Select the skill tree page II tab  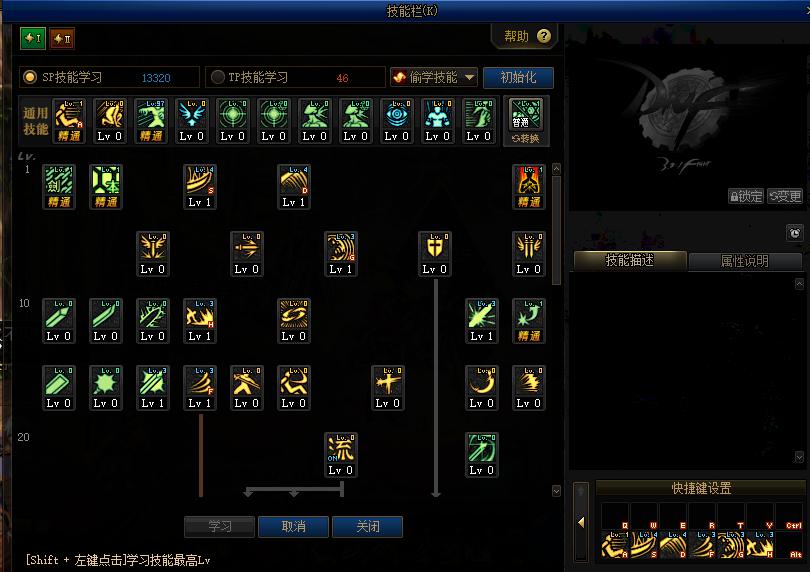point(62,38)
